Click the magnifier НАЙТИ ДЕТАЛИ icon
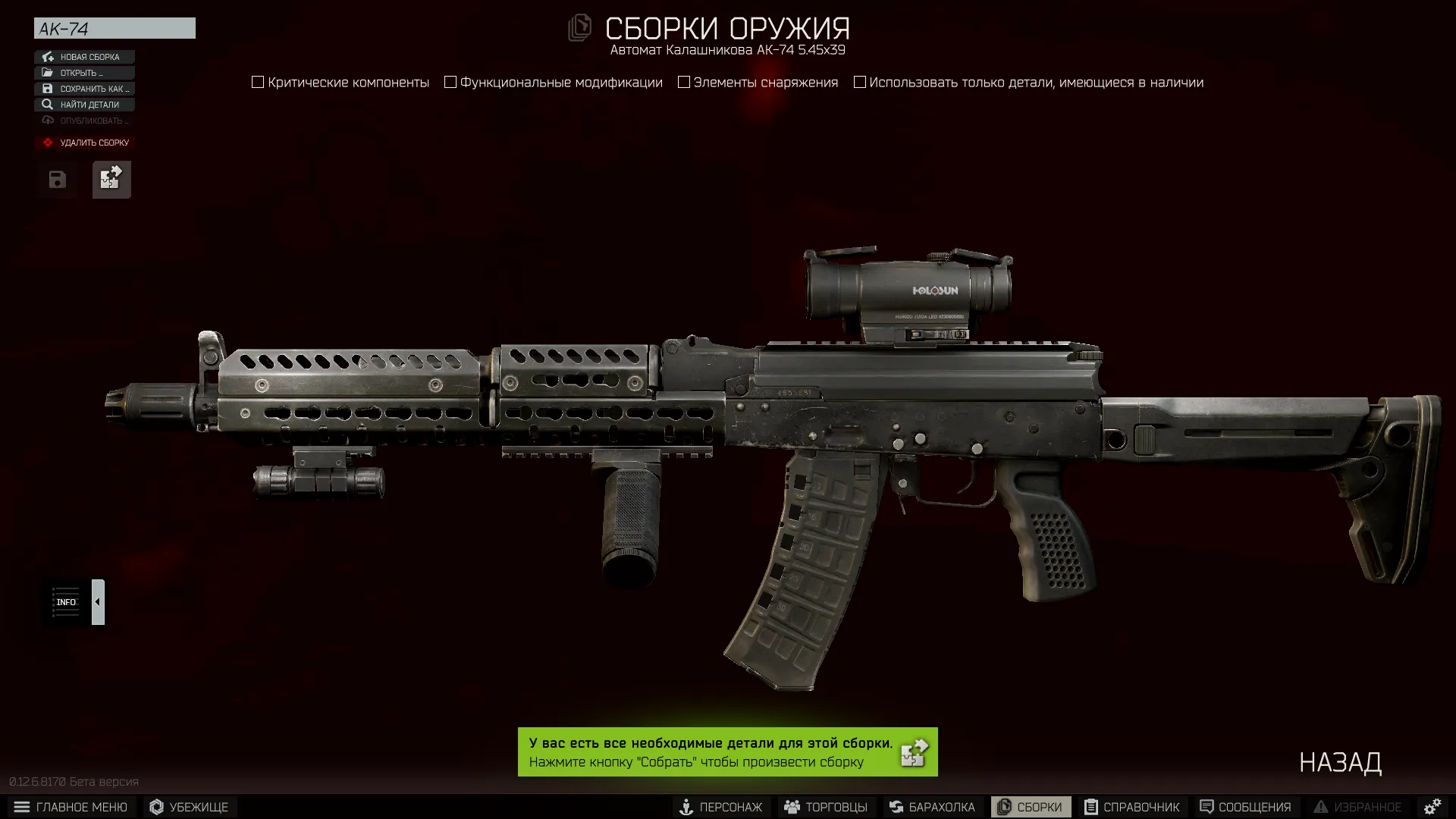The image size is (1456, 819). tap(49, 105)
